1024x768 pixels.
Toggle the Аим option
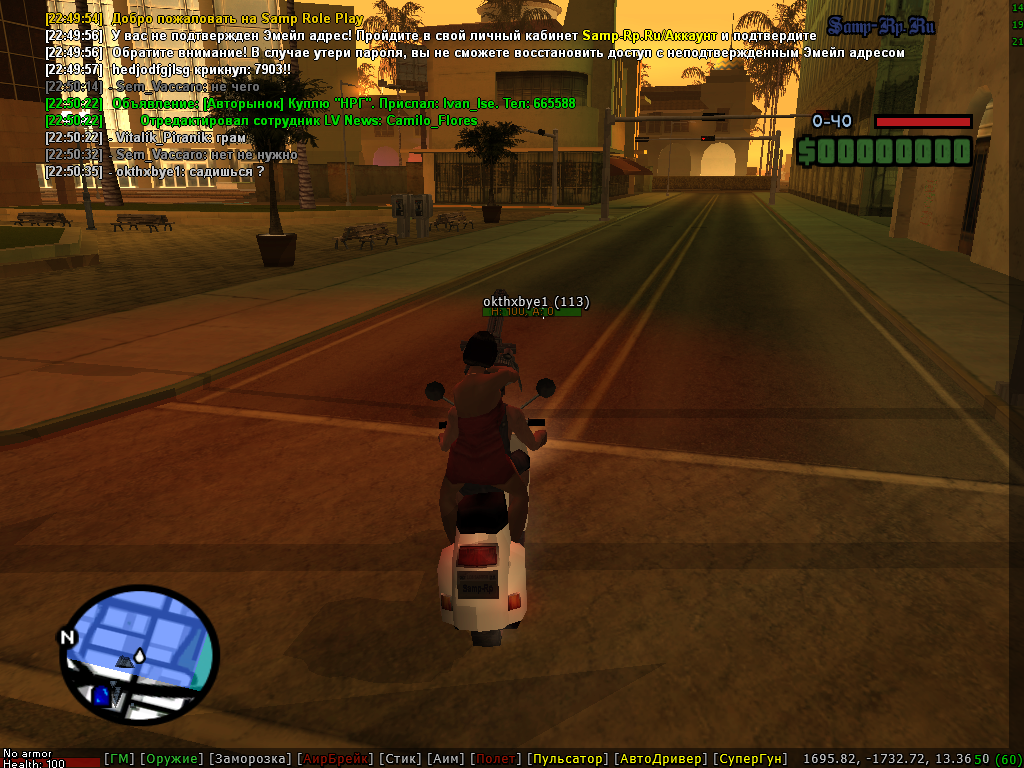pos(446,760)
